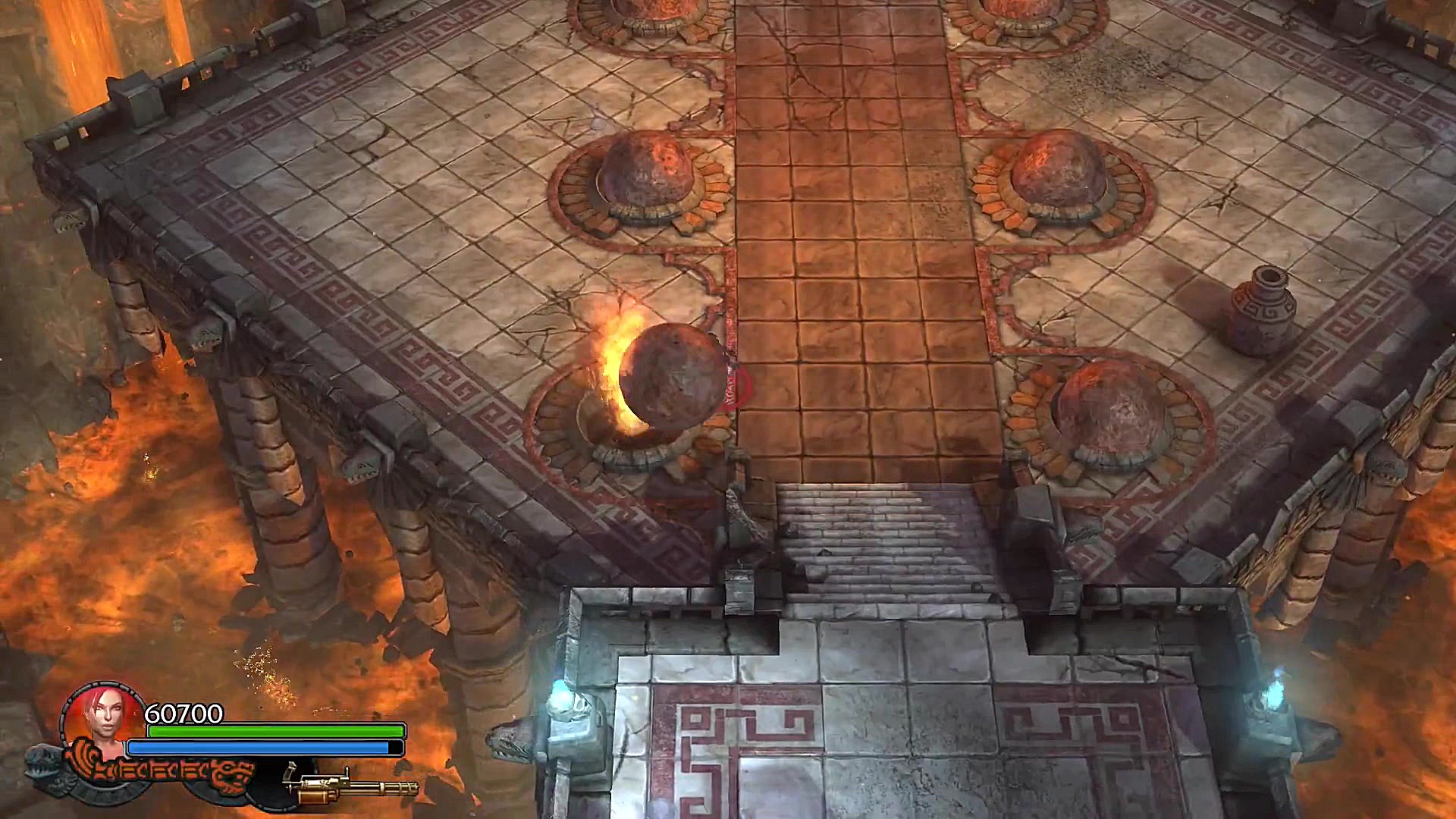Click Lara's red-haired character portrait
1456x819 pixels.
(103, 719)
